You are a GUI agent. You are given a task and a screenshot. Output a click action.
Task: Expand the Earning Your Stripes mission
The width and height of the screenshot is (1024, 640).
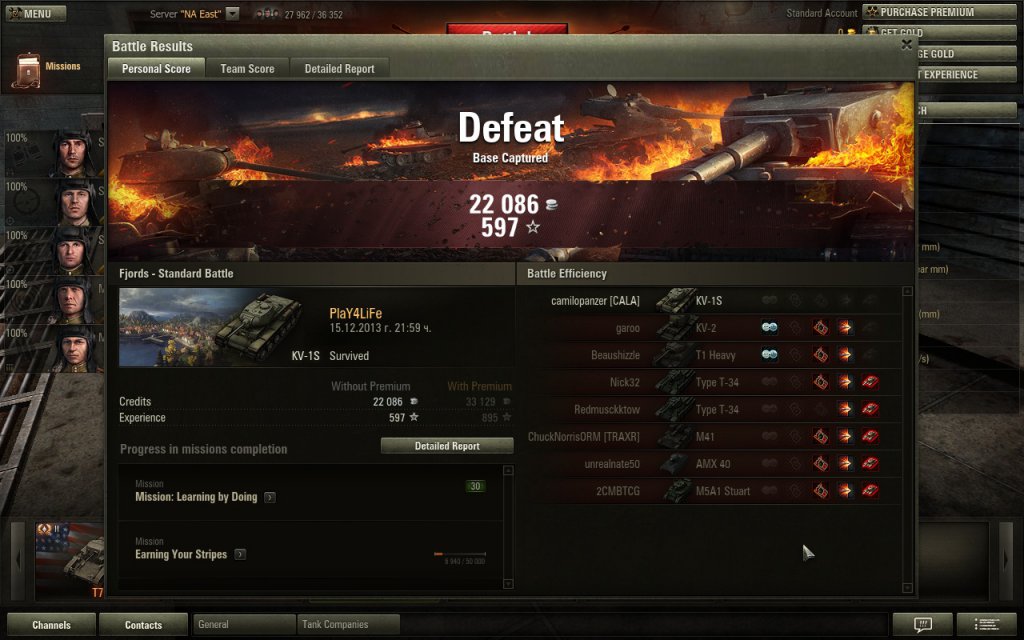(x=240, y=554)
